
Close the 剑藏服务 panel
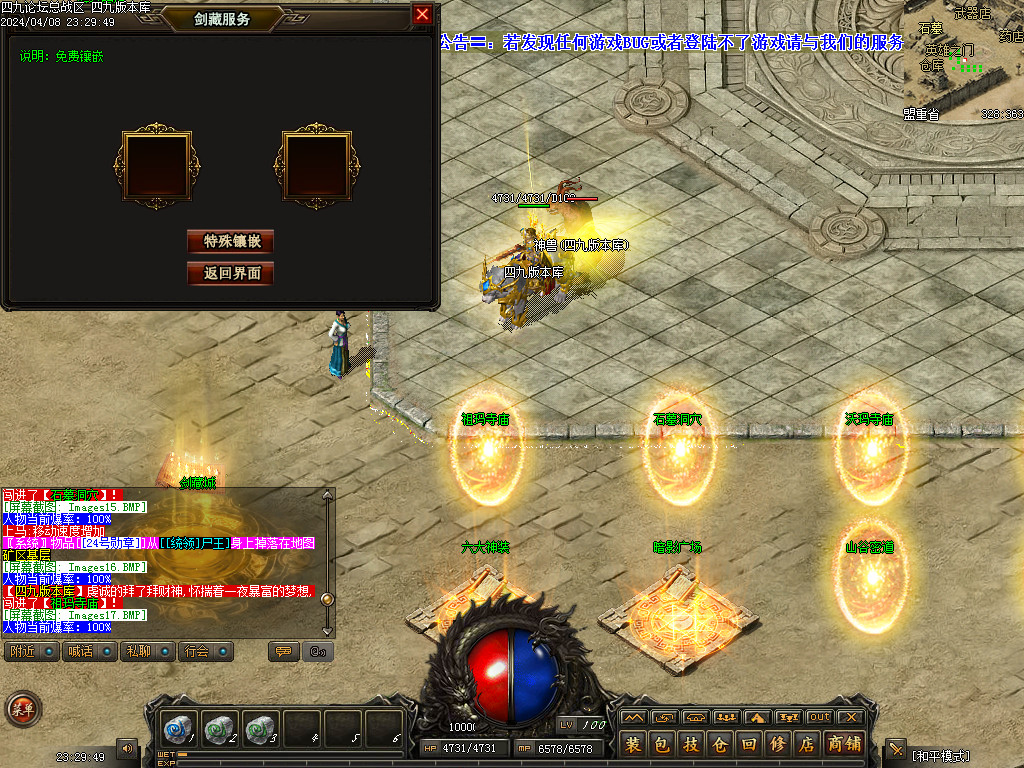[x=422, y=14]
